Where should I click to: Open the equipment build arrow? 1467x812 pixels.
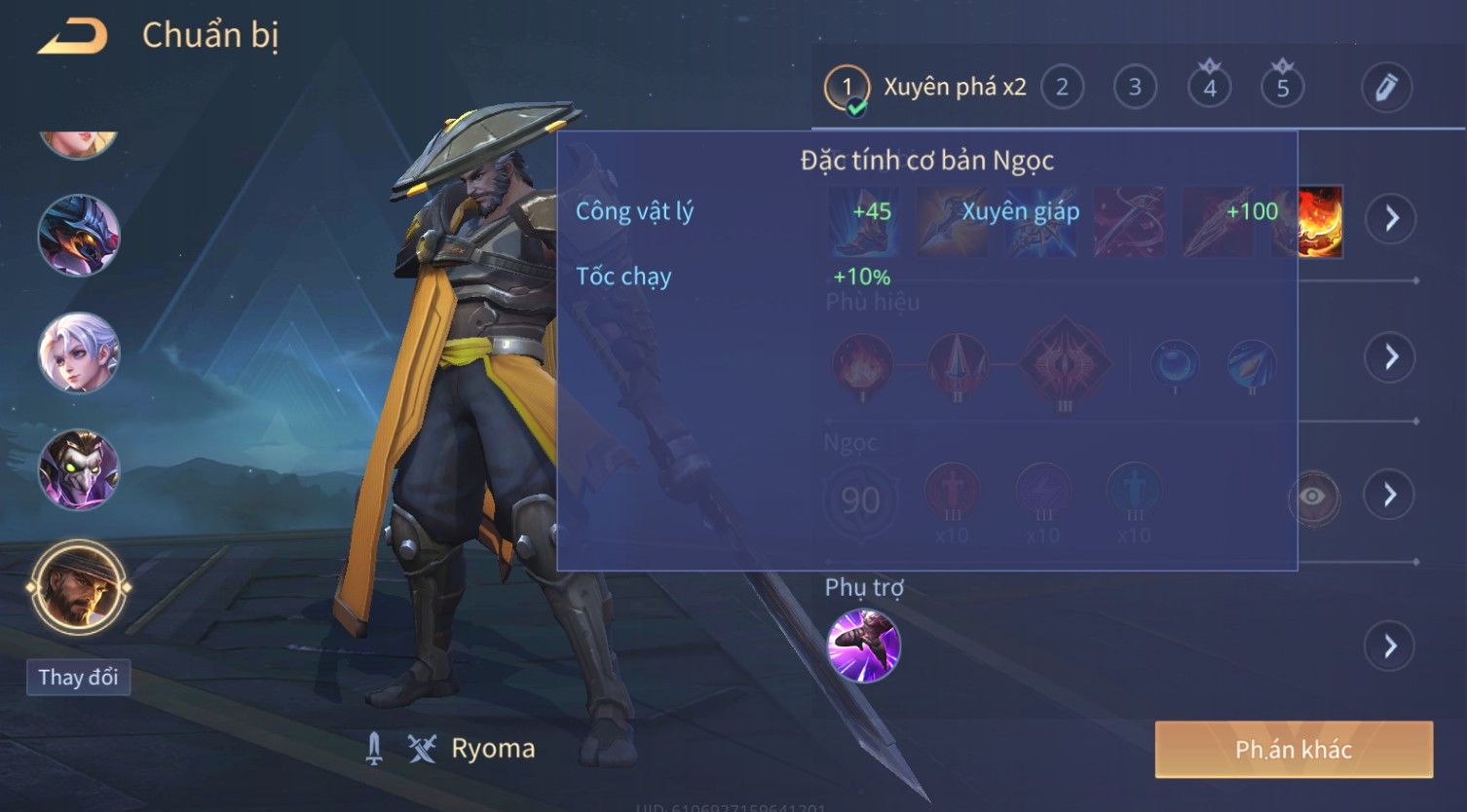[1390, 218]
